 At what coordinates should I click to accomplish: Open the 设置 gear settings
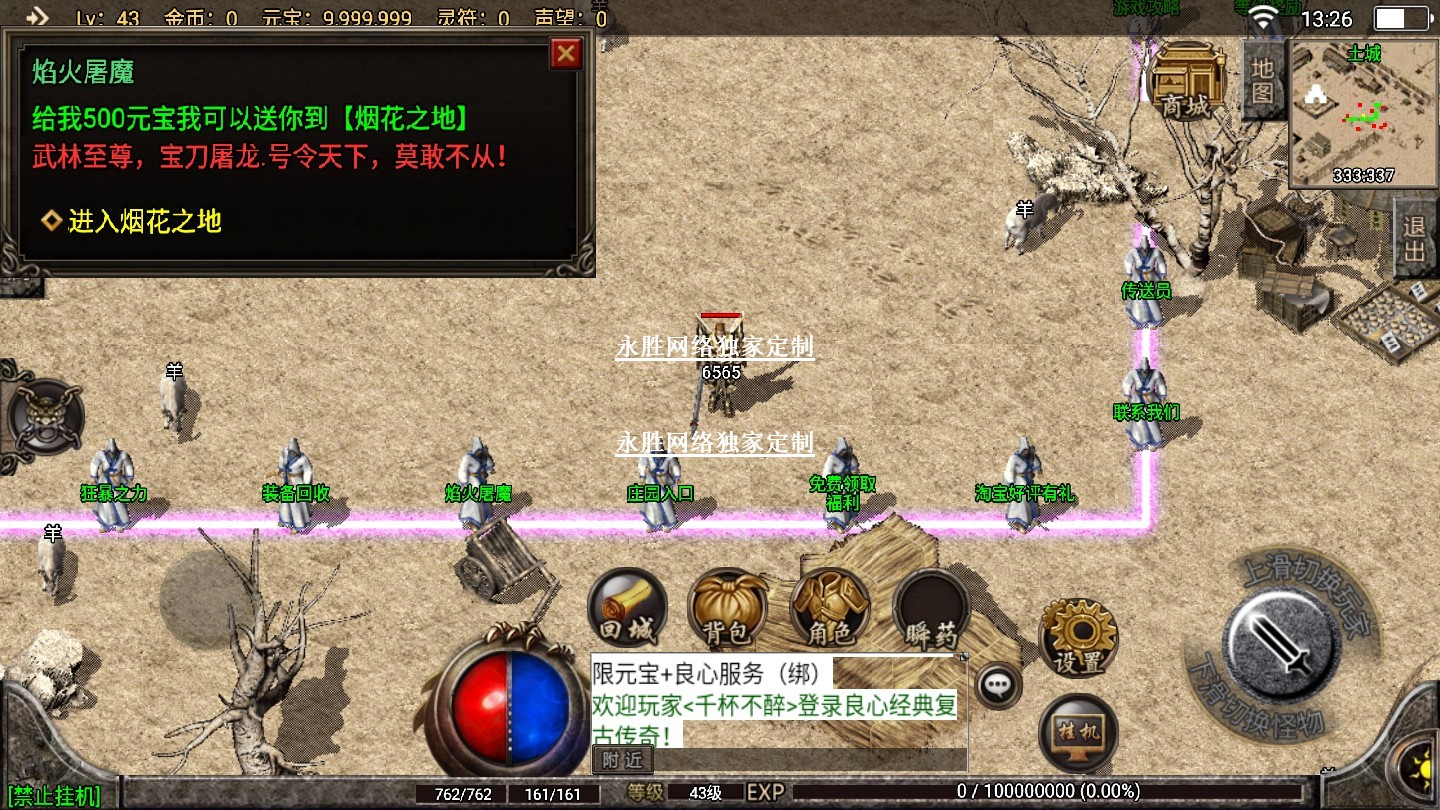click(1078, 638)
